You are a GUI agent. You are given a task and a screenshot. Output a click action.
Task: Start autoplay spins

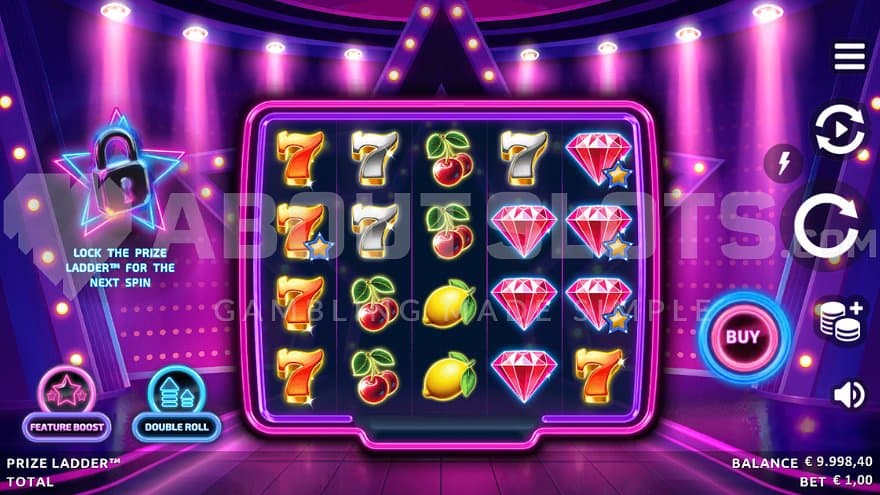[x=840, y=131]
